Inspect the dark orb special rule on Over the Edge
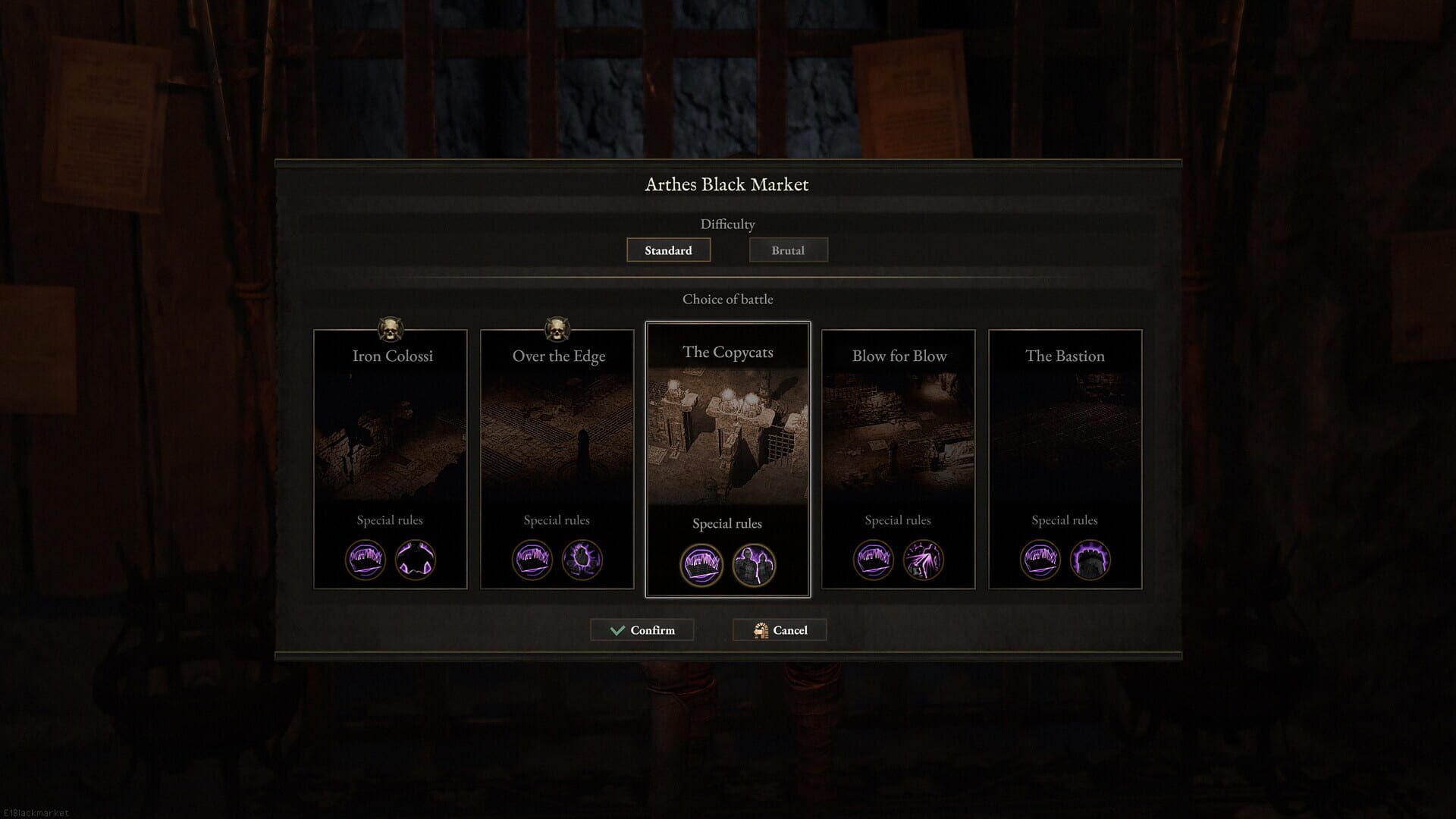This screenshot has width=1456, height=819. (x=582, y=559)
